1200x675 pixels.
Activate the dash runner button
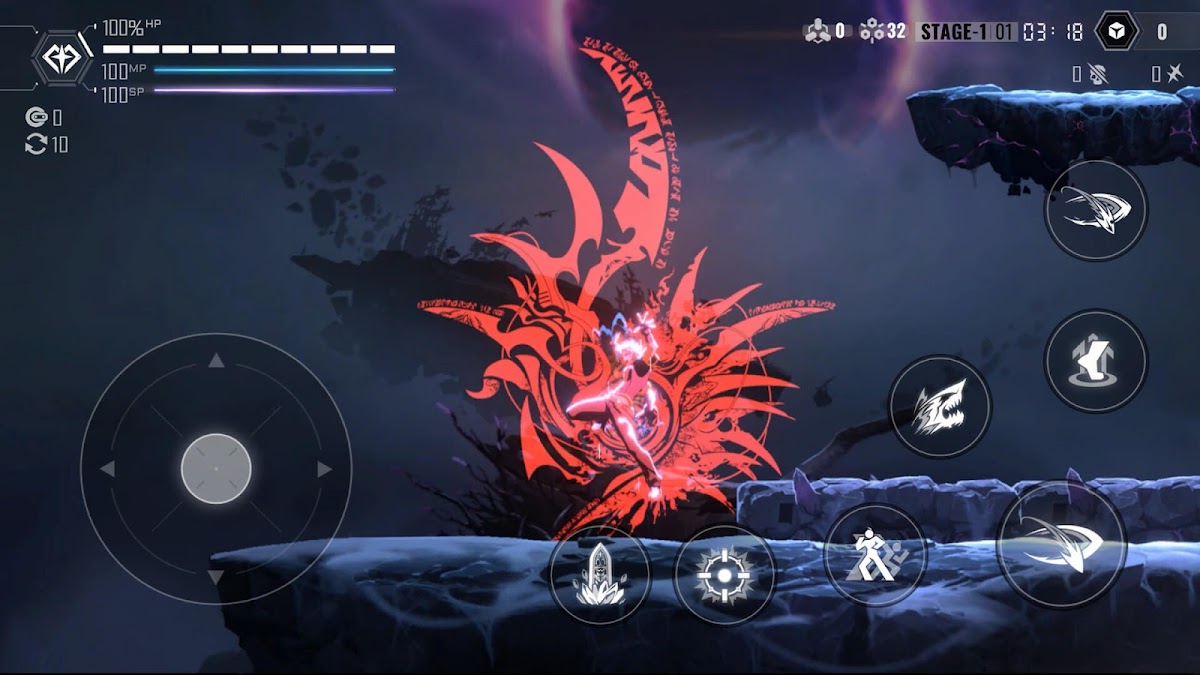874,555
